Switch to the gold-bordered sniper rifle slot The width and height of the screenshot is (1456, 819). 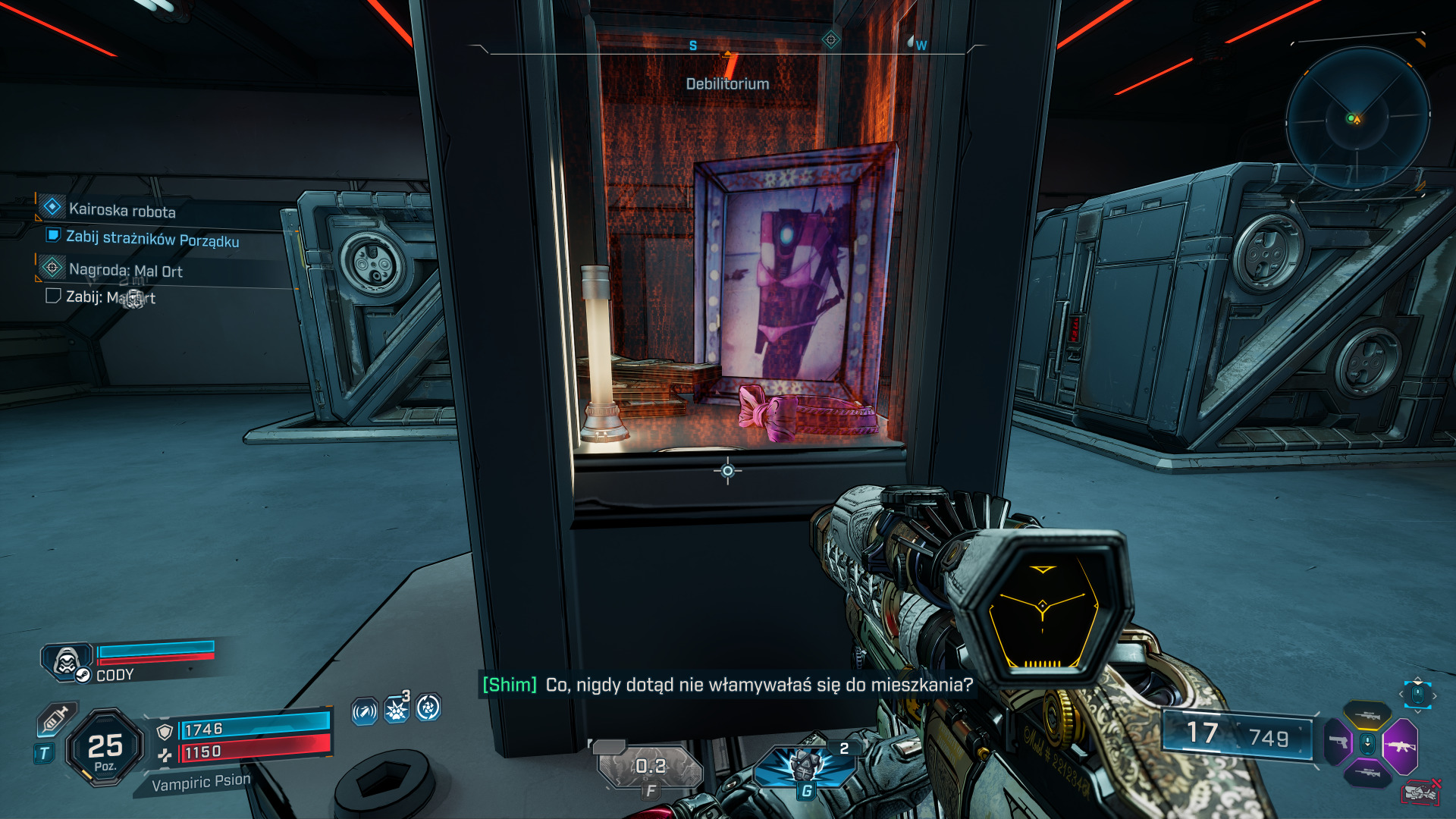click(x=1367, y=715)
